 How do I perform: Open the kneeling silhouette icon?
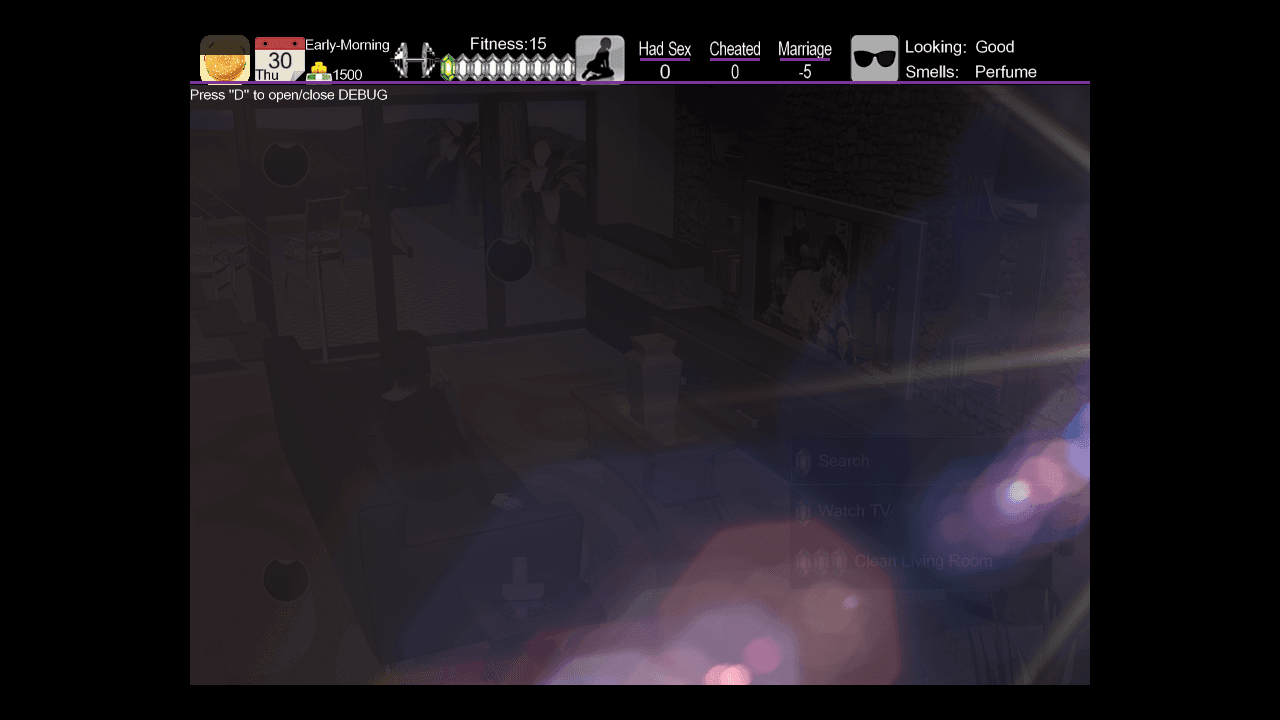pos(600,59)
